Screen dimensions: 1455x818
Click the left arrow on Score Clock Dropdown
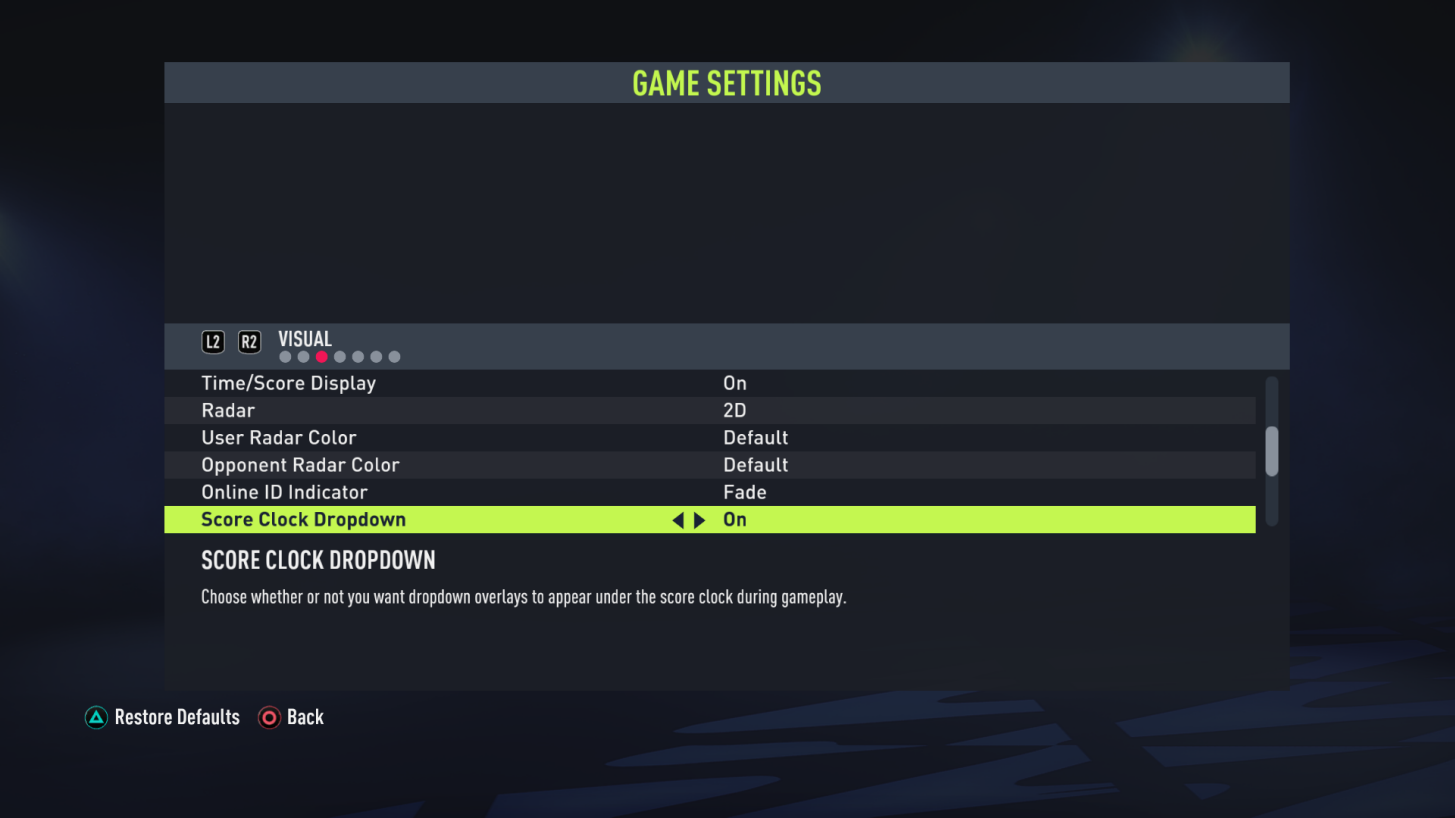tap(678, 519)
